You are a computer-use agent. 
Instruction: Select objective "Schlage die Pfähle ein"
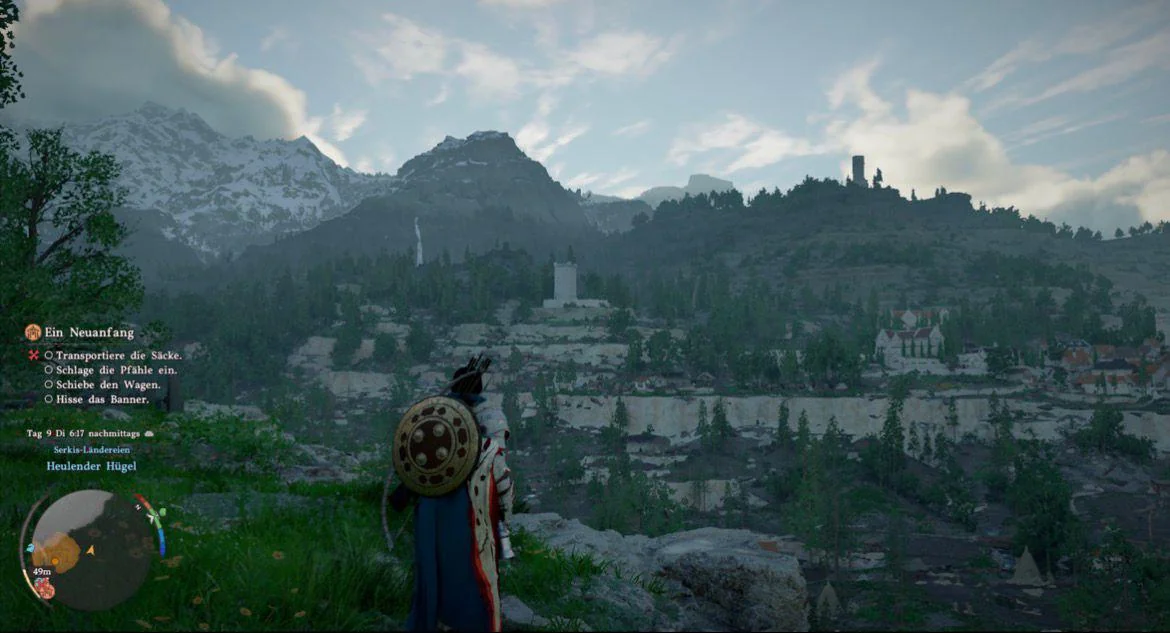[108, 370]
